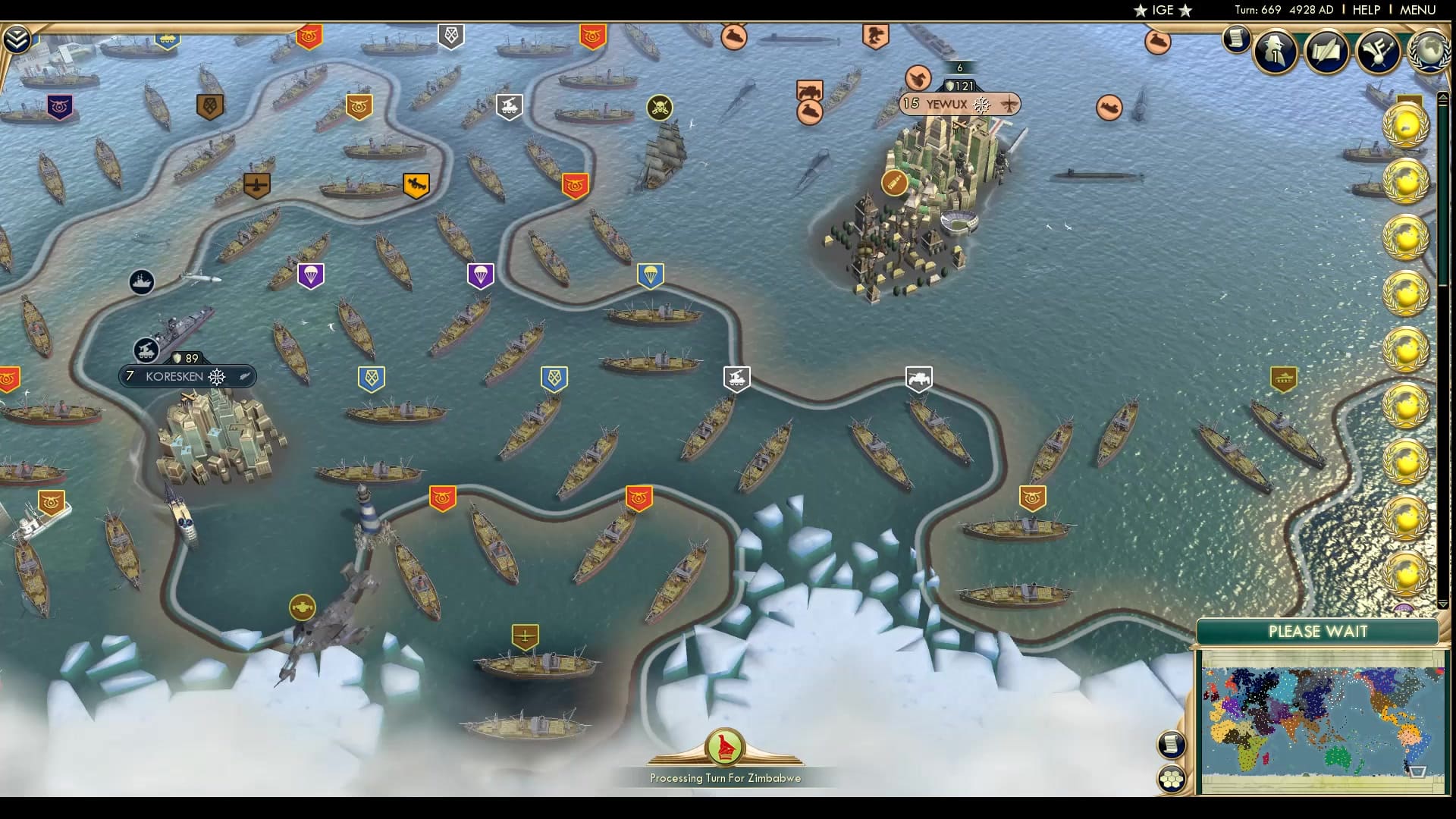Image resolution: width=1456 pixels, height=819 pixels.
Task: Select the hexes strategic view icon near minimap
Action: click(x=1172, y=777)
